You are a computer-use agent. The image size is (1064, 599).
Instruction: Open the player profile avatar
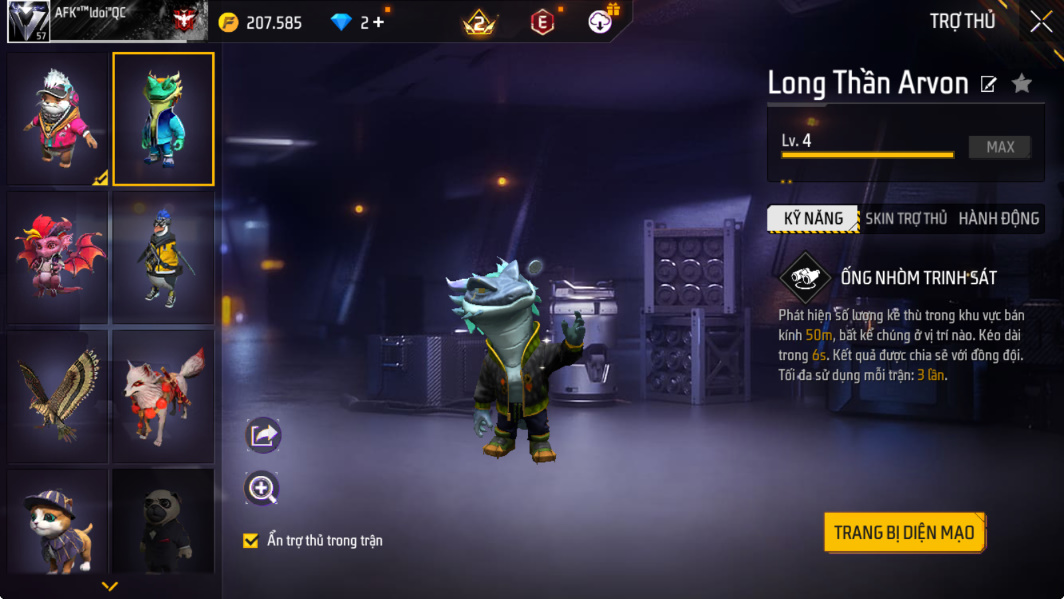coord(28,21)
